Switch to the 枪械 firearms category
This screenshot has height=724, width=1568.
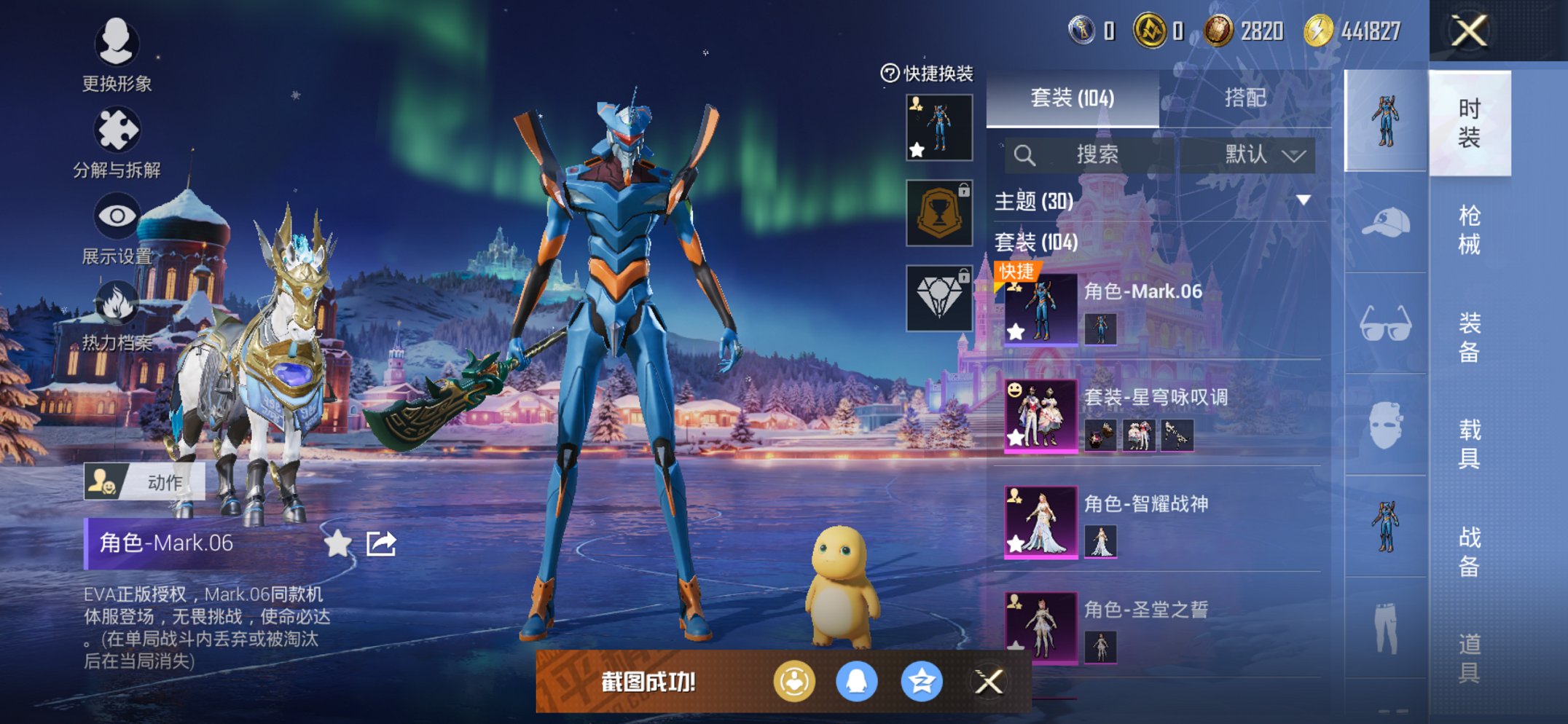click(1469, 229)
